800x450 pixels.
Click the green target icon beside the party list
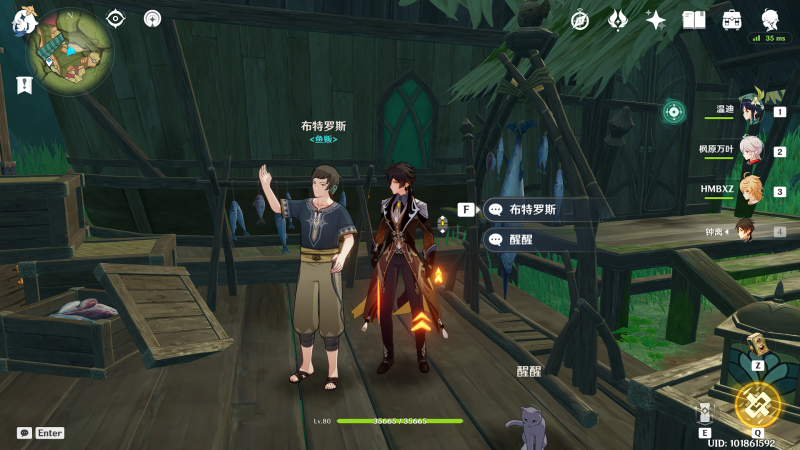(674, 111)
